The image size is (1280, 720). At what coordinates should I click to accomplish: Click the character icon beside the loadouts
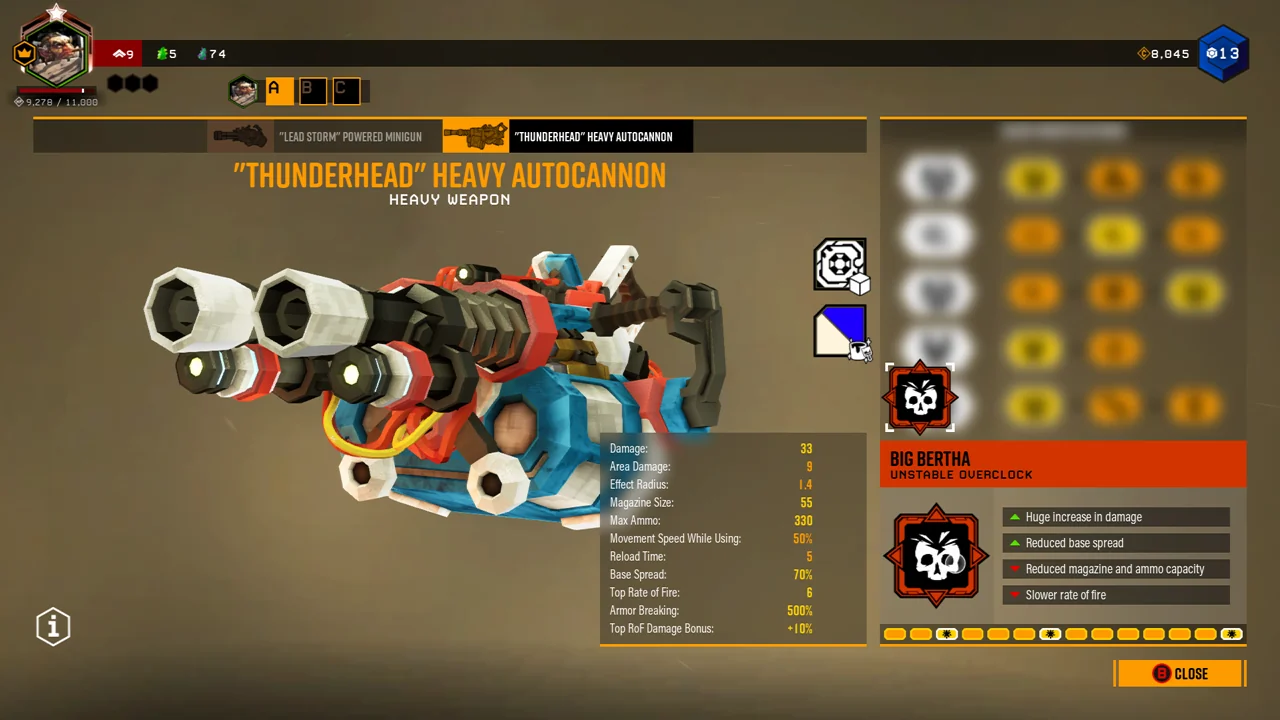(x=243, y=91)
